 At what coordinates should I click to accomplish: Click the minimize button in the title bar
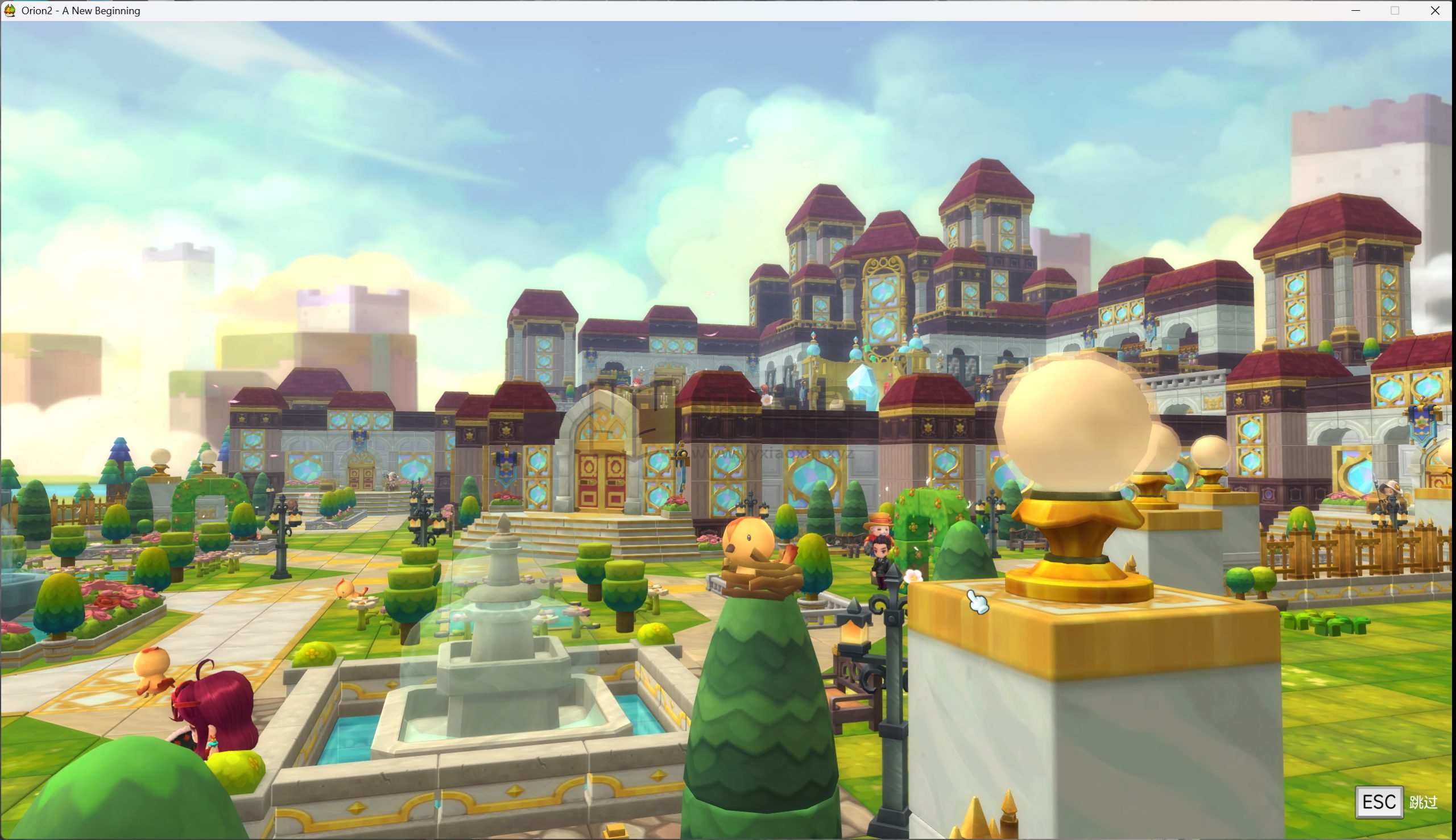[x=1357, y=10]
